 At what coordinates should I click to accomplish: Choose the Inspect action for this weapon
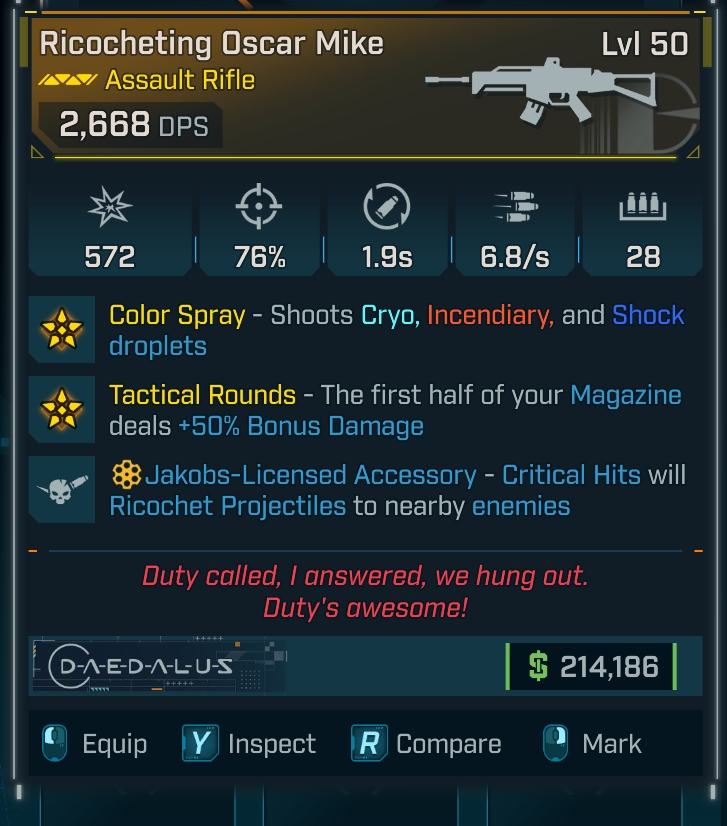[250, 744]
